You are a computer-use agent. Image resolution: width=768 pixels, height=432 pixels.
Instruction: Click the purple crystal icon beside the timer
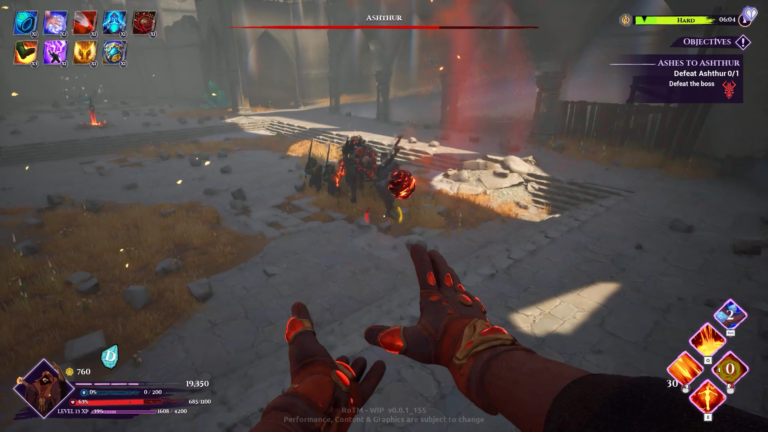750,18
